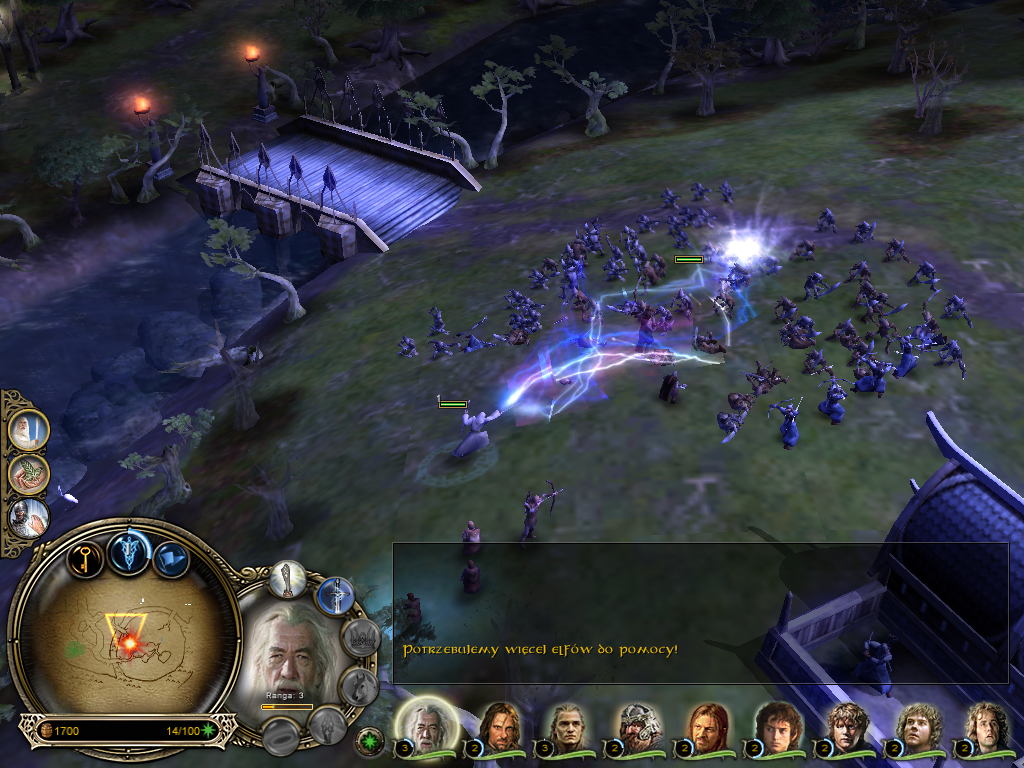1024x768 pixels.
Task: Click the greyed-out horse ability icon
Action: tap(357, 686)
